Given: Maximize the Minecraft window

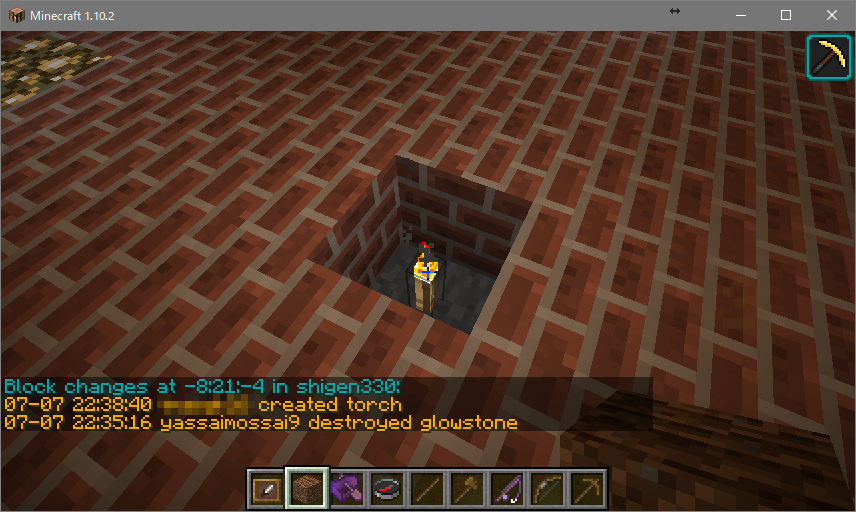Looking at the screenshot, I should 786,15.
